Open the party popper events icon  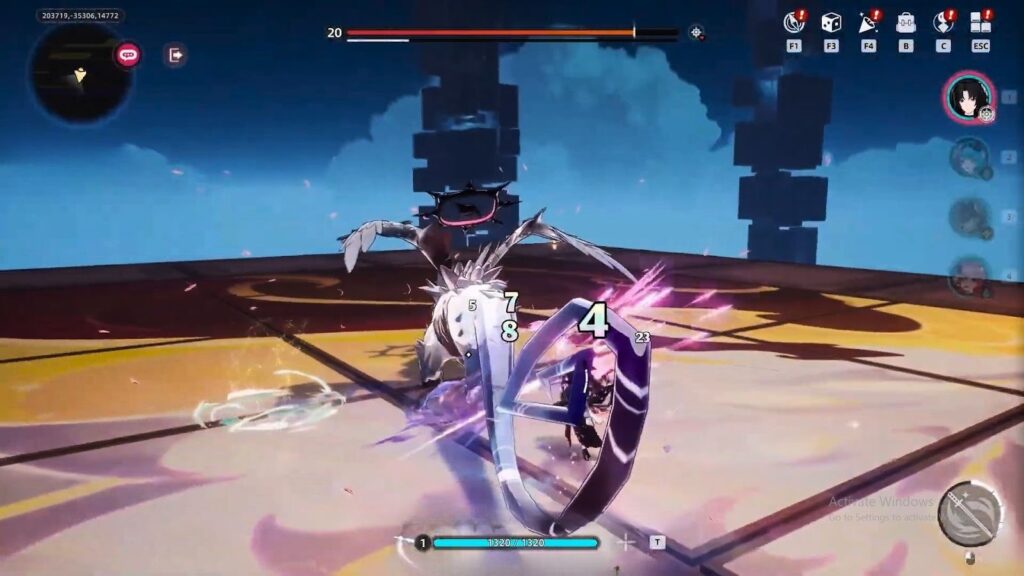pos(868,23)
